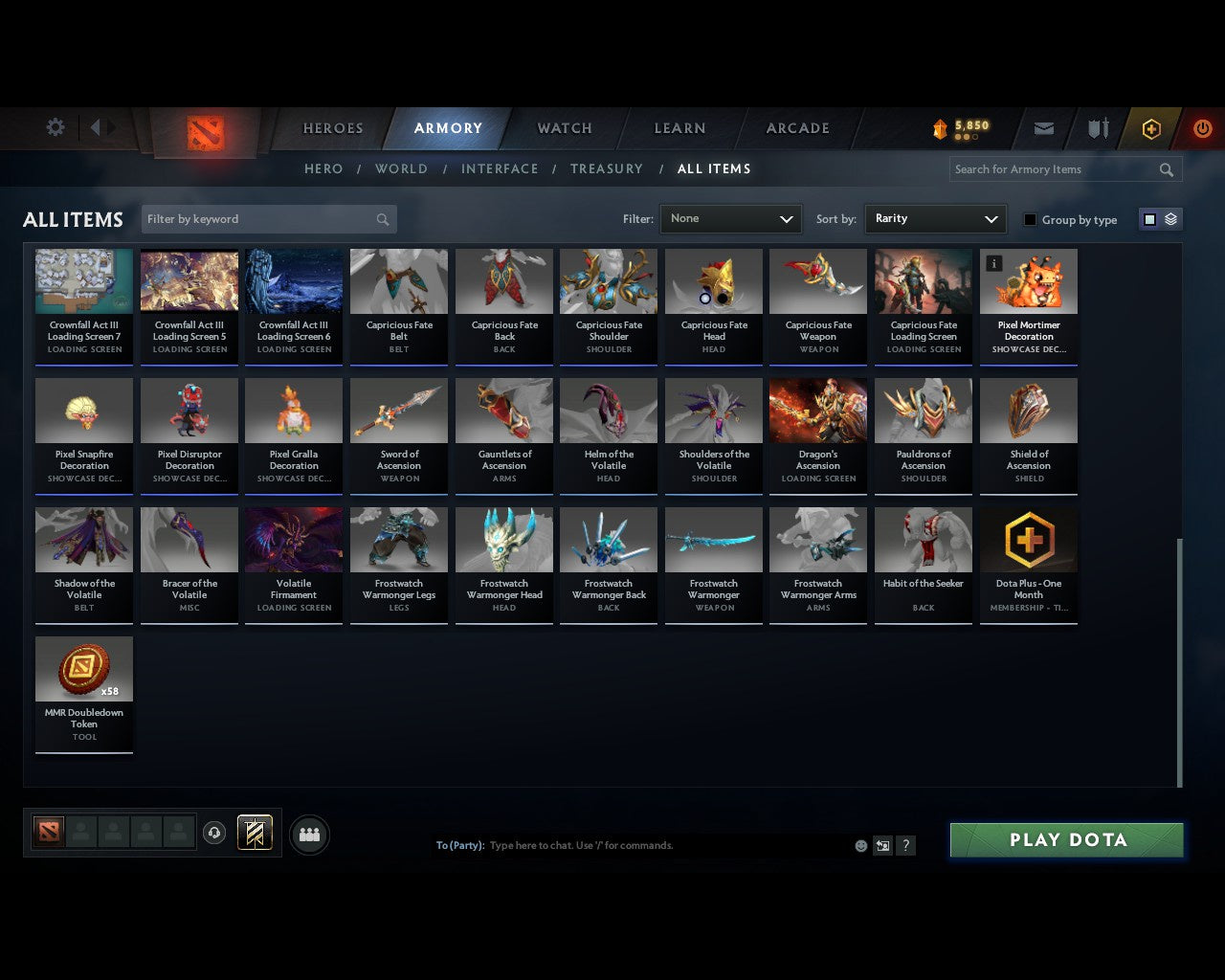Click the power icon to exit
Screen dimensions: 1225x980
point(1202,127)
